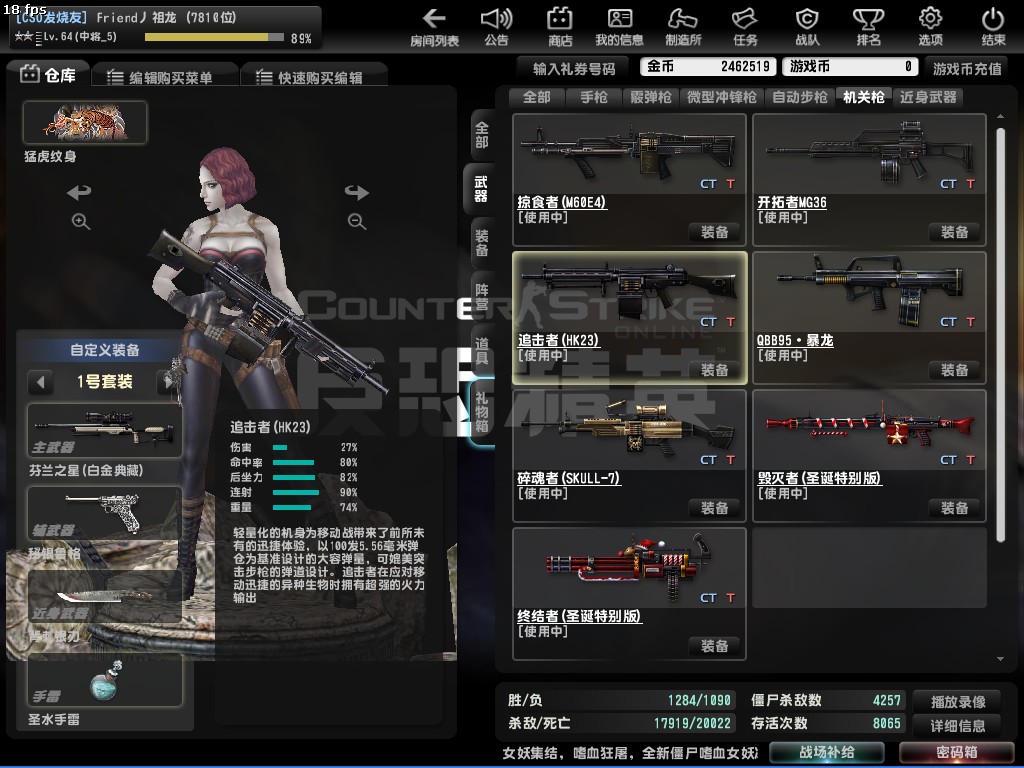This screenshot has width=1024, height=768.
Task: Select the 自动步枪 rifle category tab
Action: tap(799, 97)
